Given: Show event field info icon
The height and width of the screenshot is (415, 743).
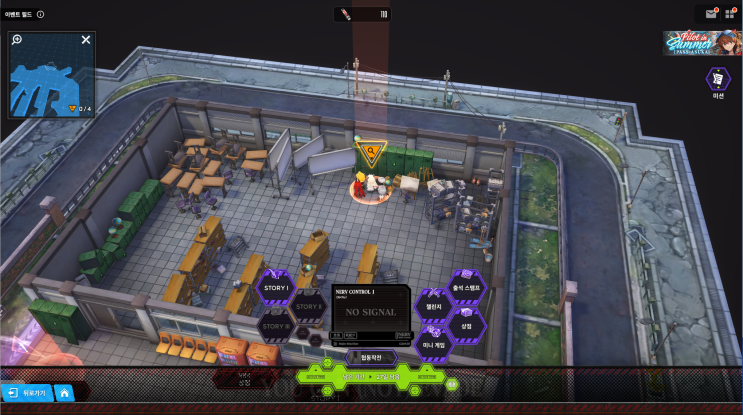Looking at the screenshot, I should [x=40, y=14].
